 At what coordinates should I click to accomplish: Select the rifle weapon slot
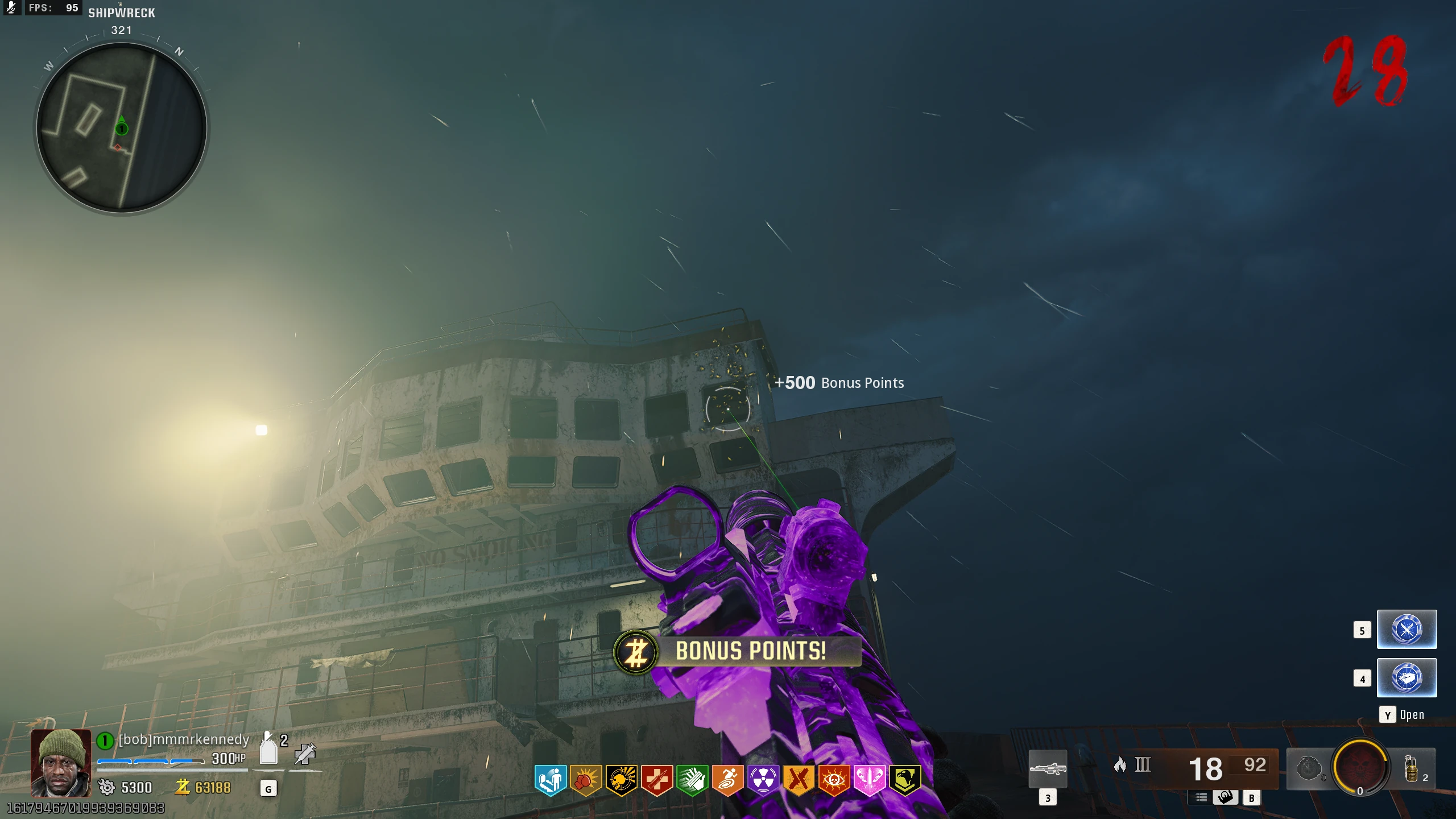1048,769
